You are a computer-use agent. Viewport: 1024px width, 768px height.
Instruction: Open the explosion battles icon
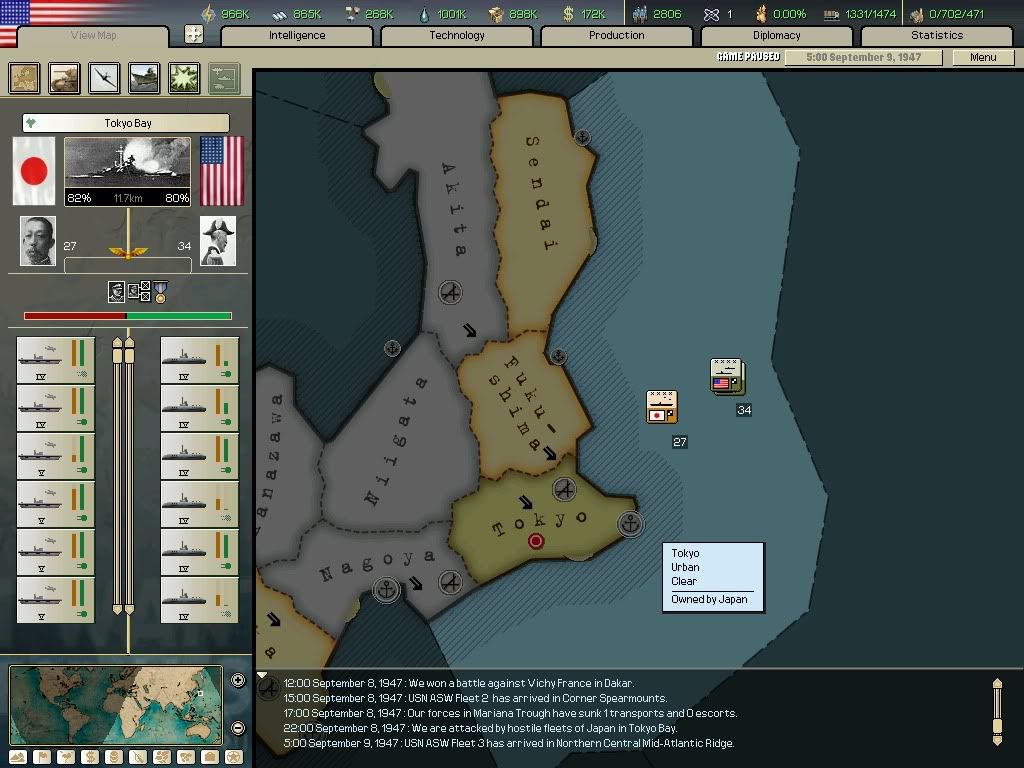pos(184,78)
